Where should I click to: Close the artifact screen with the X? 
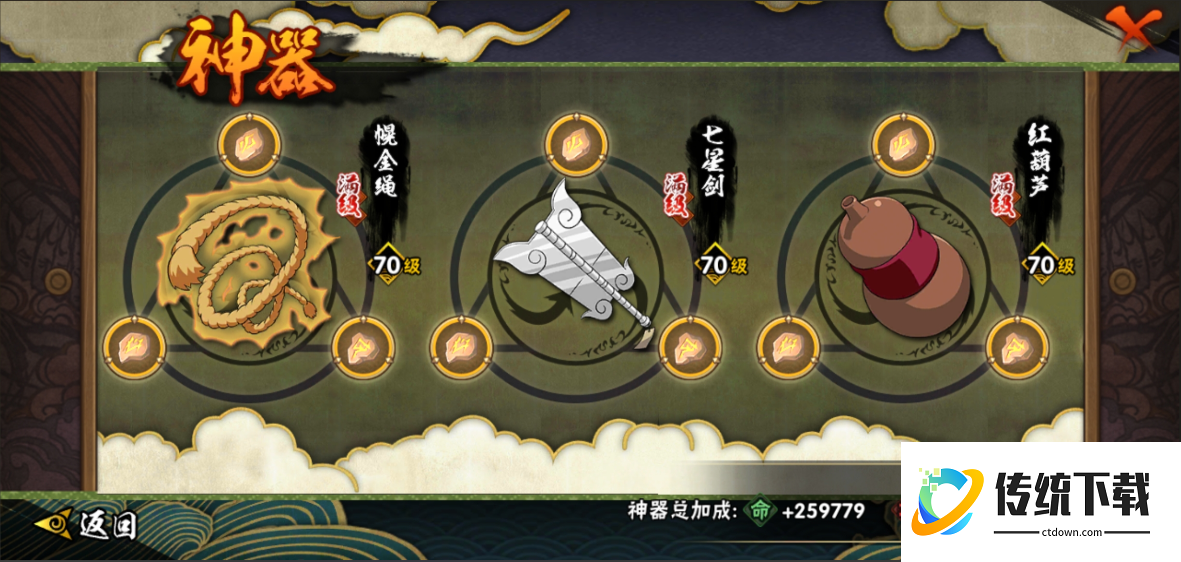(1133, 29)
